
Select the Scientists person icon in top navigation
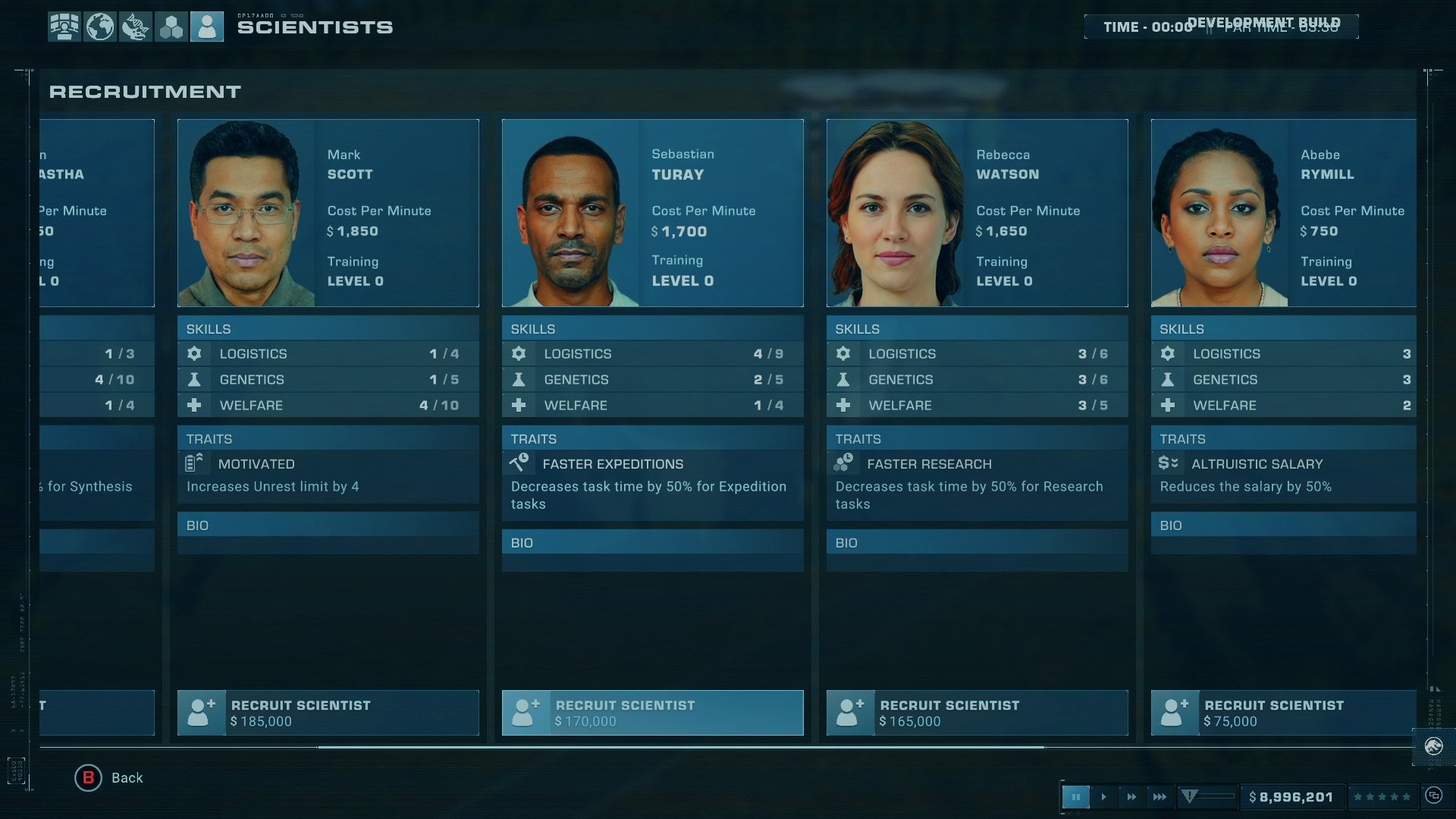point(207,26)
